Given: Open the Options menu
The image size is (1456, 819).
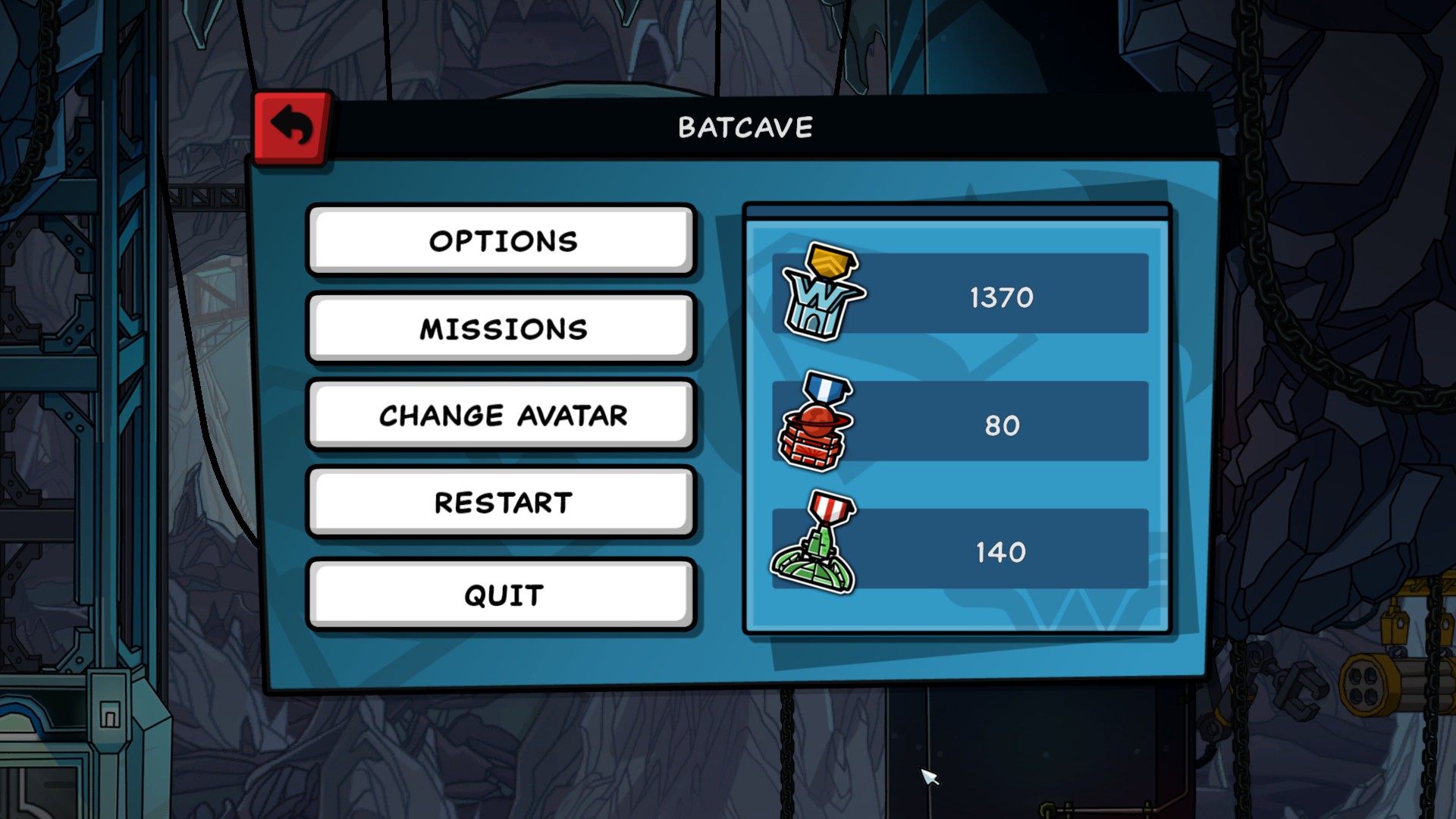Looking at the screenshot, I should pos(501,240).
